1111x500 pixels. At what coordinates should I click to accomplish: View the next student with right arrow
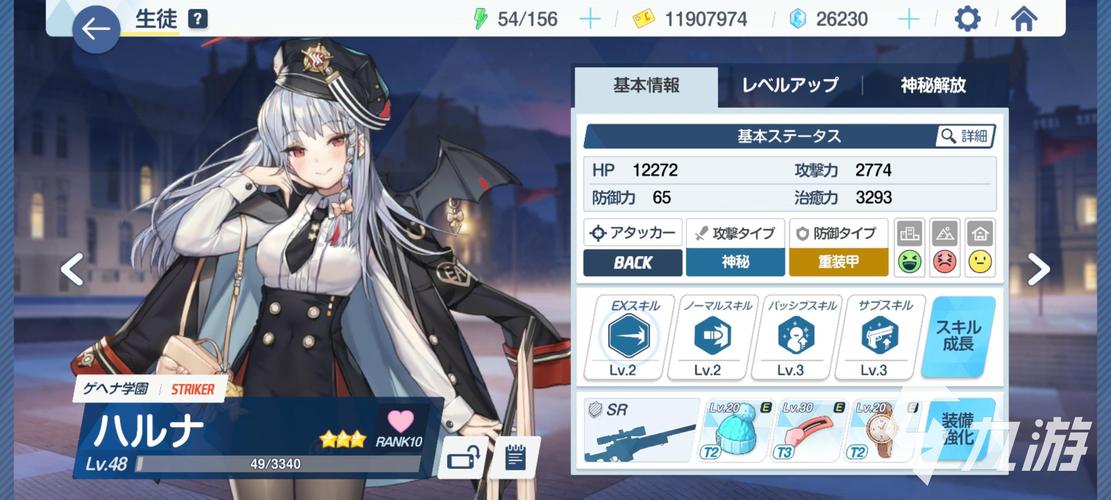(x=1039, y=268)
